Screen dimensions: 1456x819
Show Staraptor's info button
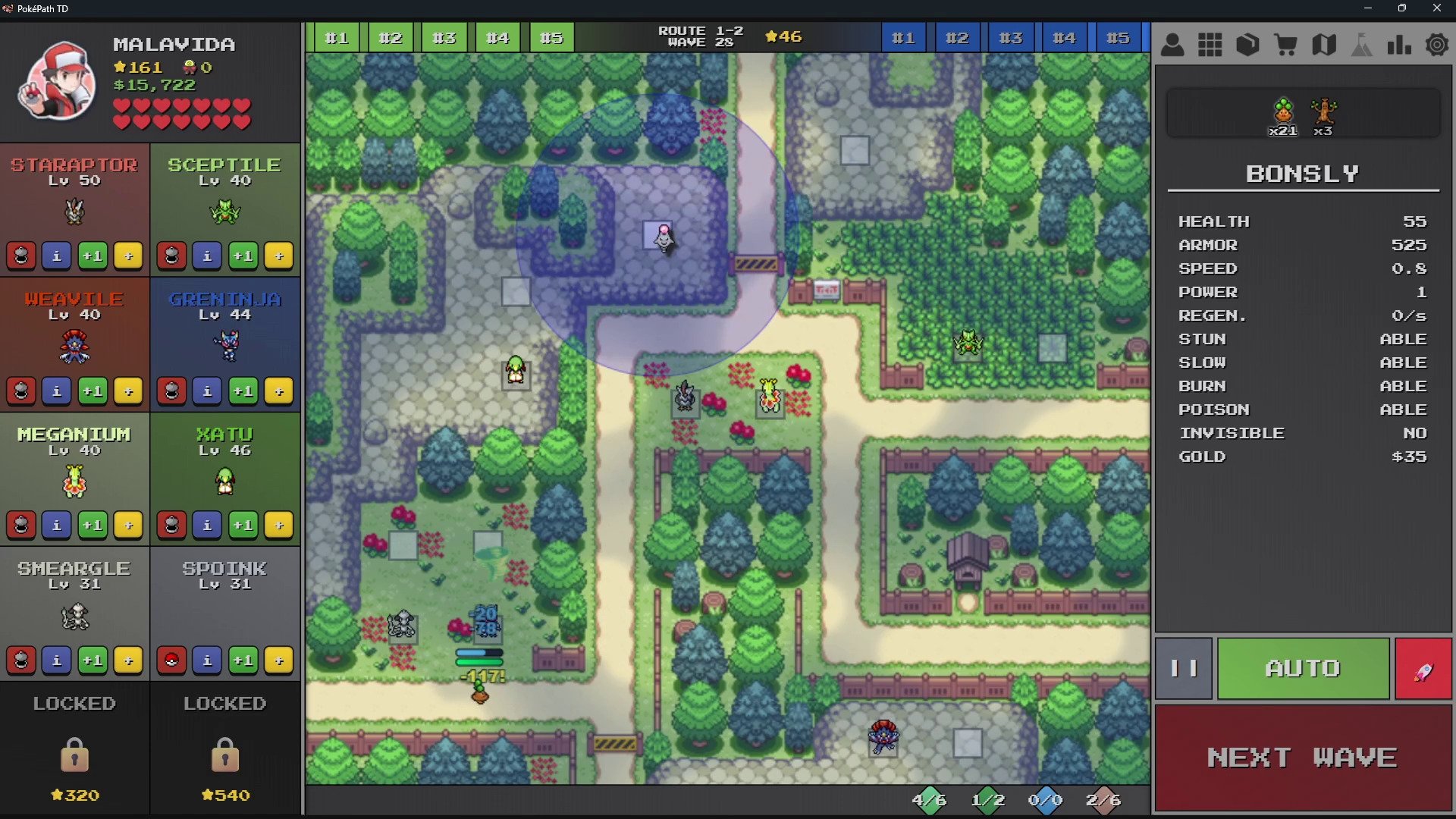tap(57, 256)
